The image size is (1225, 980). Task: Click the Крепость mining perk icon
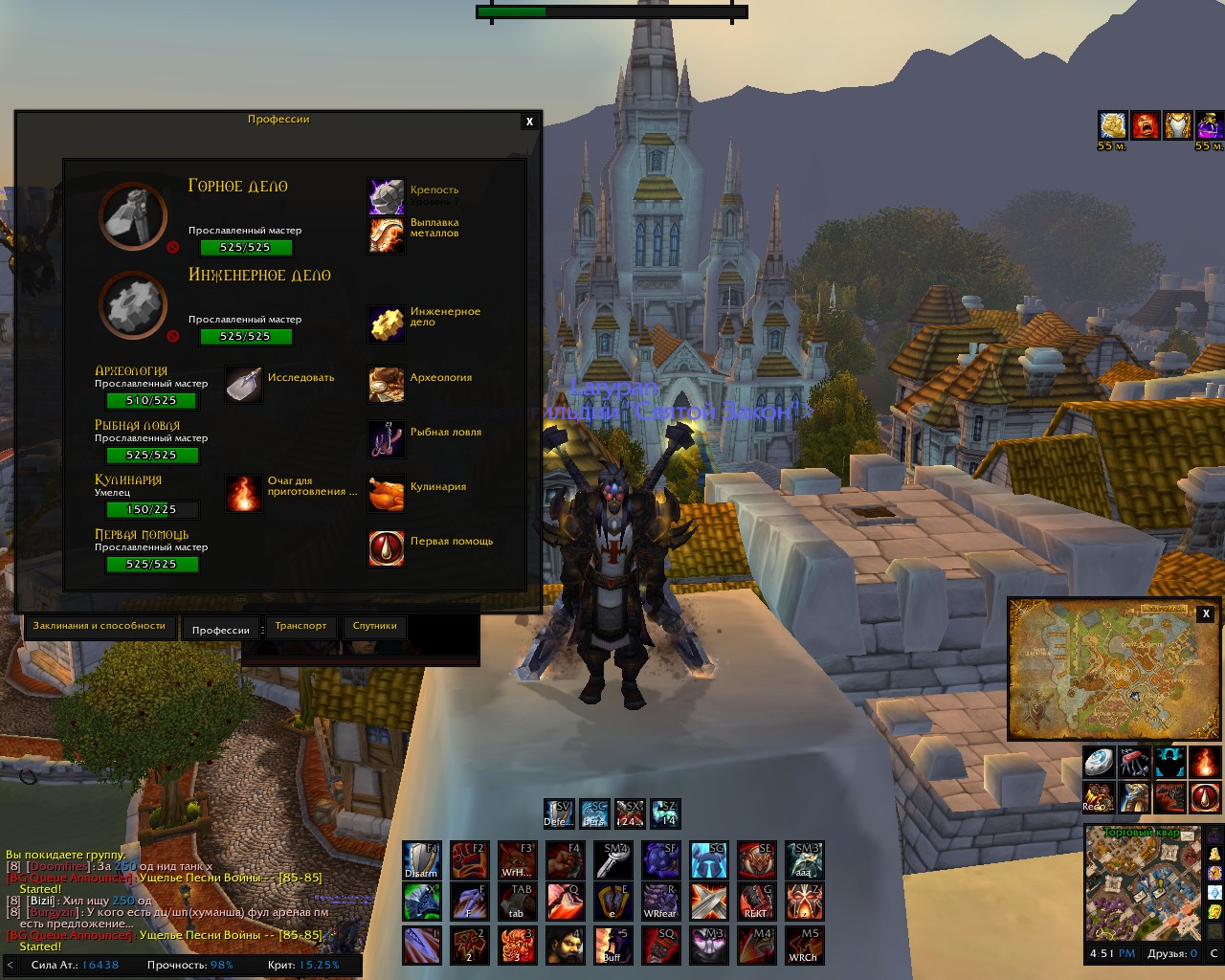tap(387, 196)
